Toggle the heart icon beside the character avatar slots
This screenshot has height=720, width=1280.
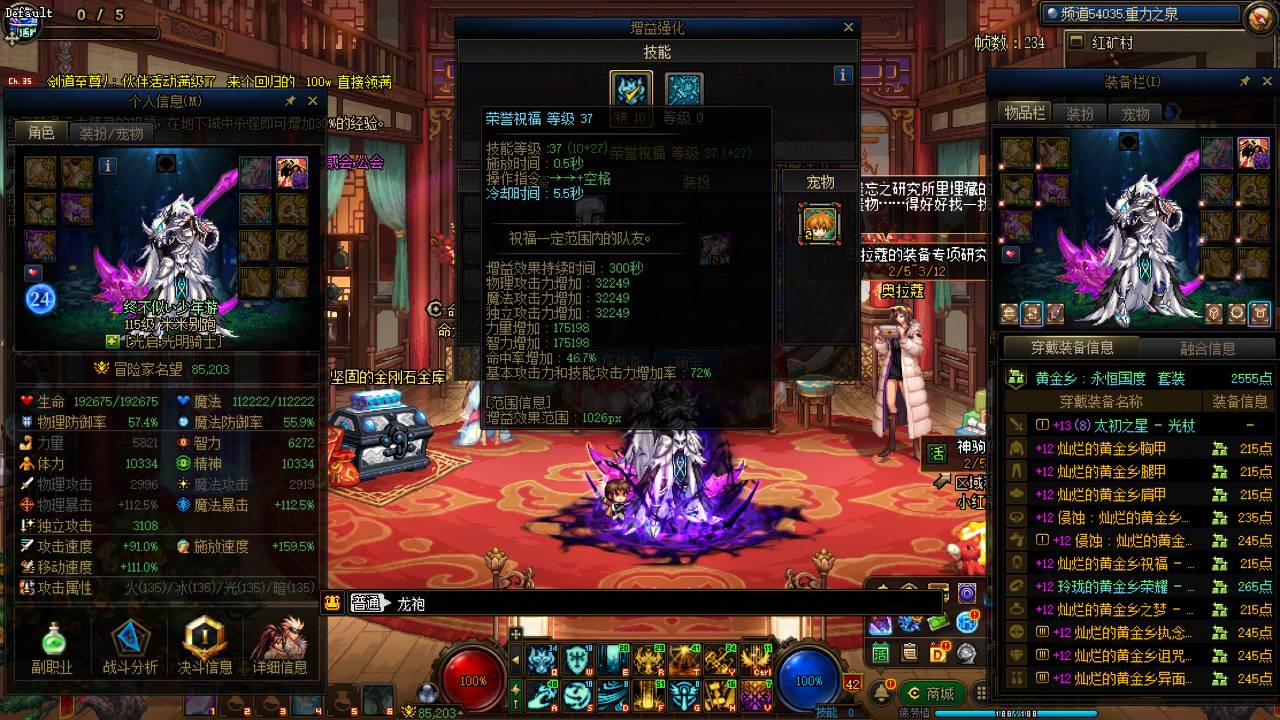pyautogui.click(x=32, y=273)
